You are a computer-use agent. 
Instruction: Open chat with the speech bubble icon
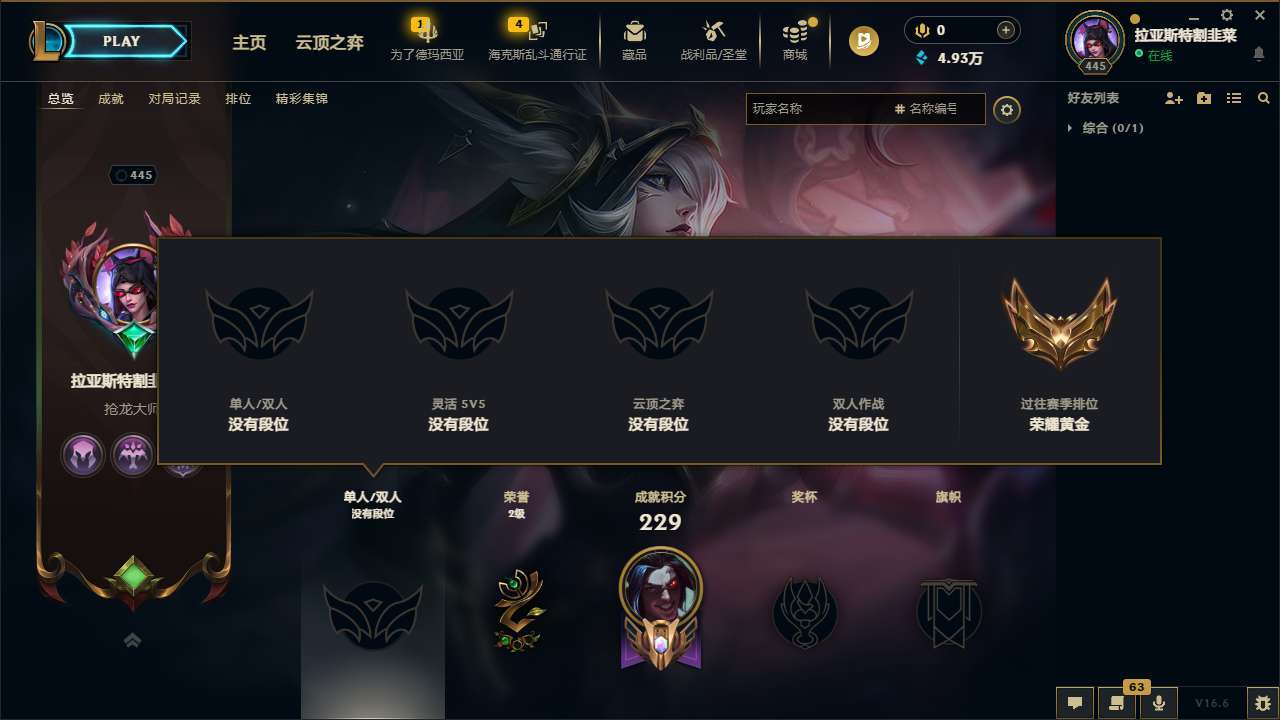tap(1073, 702)
